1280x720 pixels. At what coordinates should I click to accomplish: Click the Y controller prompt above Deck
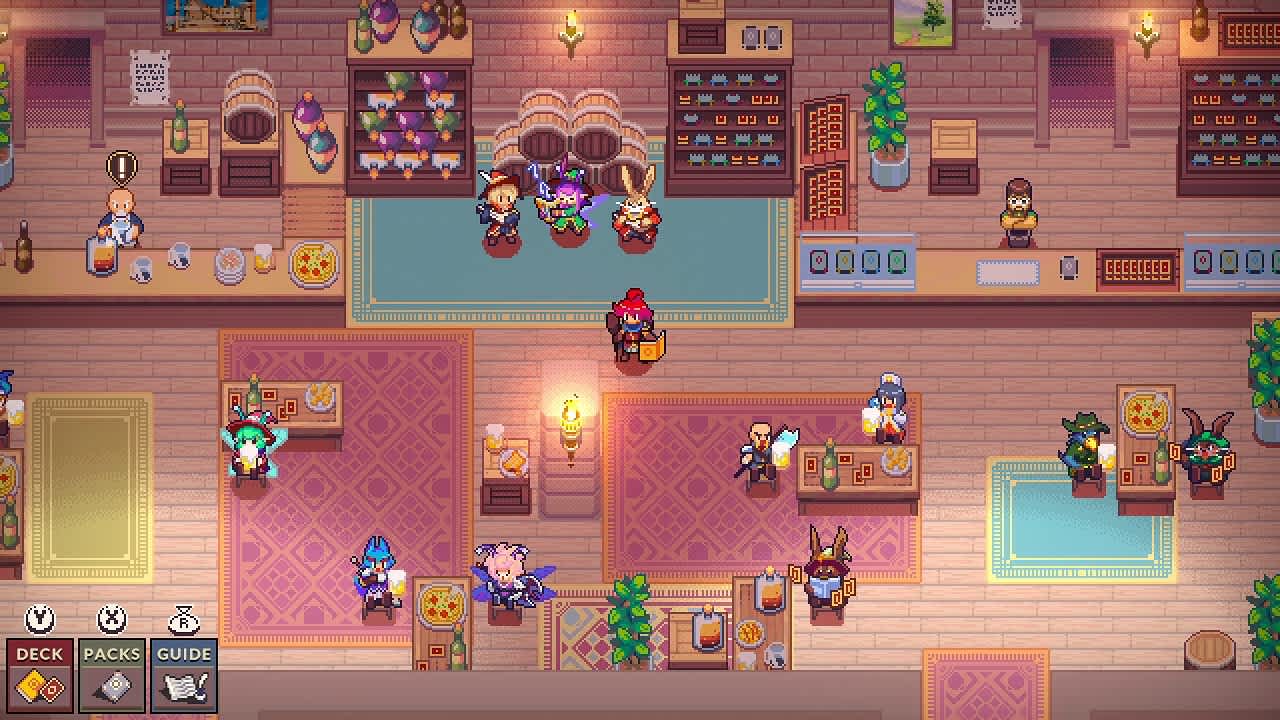40,620
